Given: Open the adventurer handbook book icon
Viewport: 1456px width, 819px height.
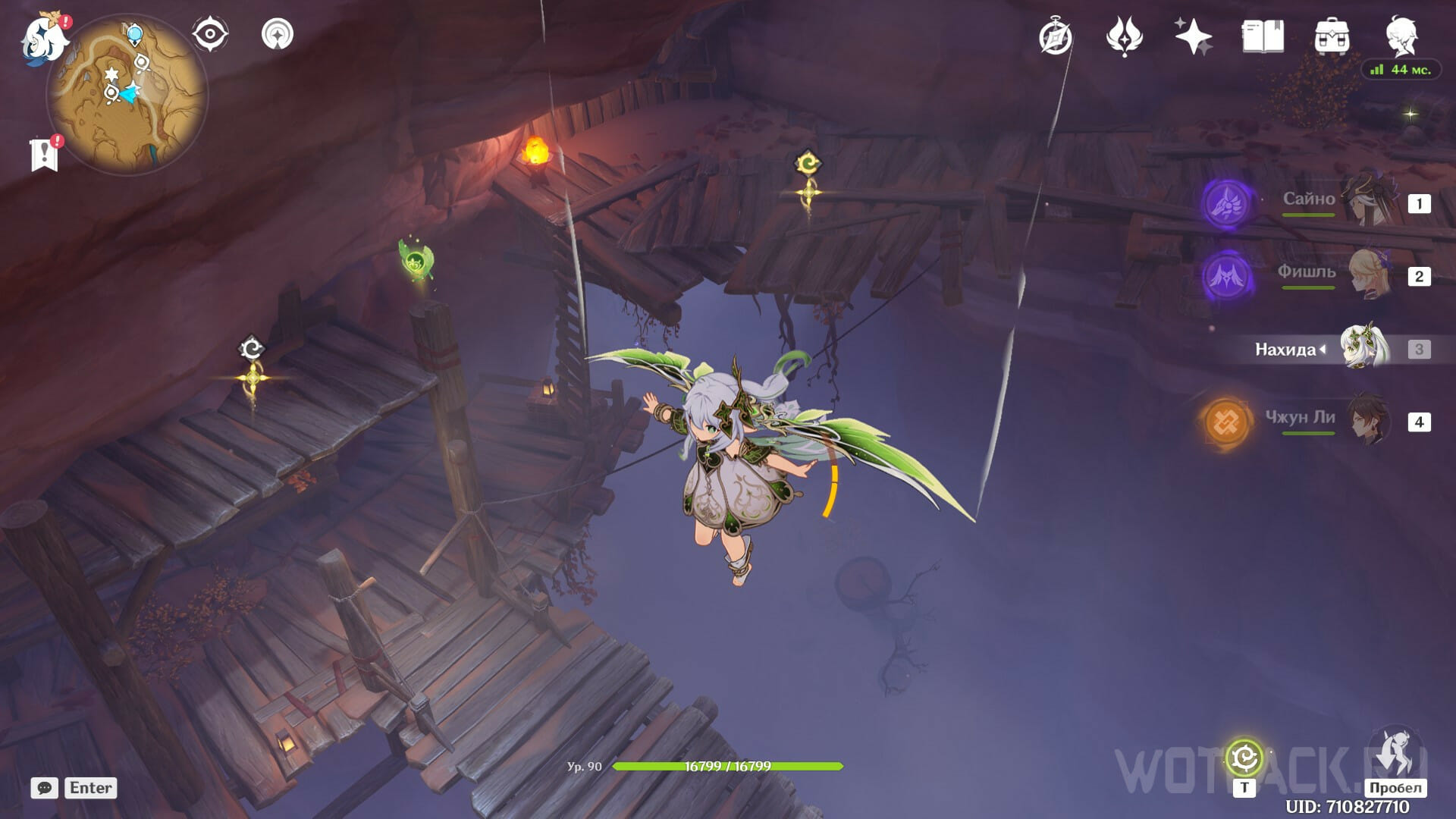Looking at the screenshot, I should click(1263, 36).
